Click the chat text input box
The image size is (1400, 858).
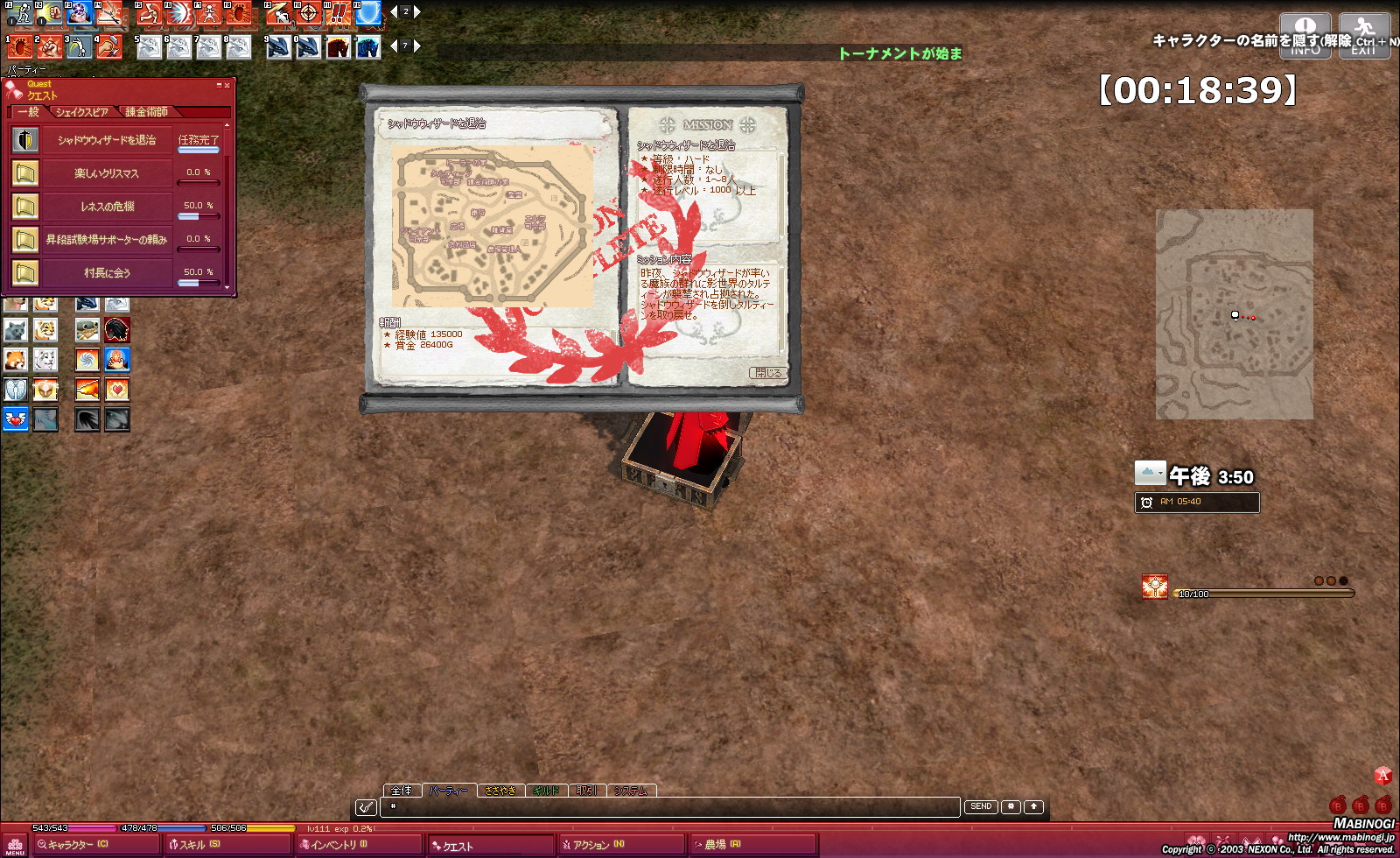[x=674, y=806]
